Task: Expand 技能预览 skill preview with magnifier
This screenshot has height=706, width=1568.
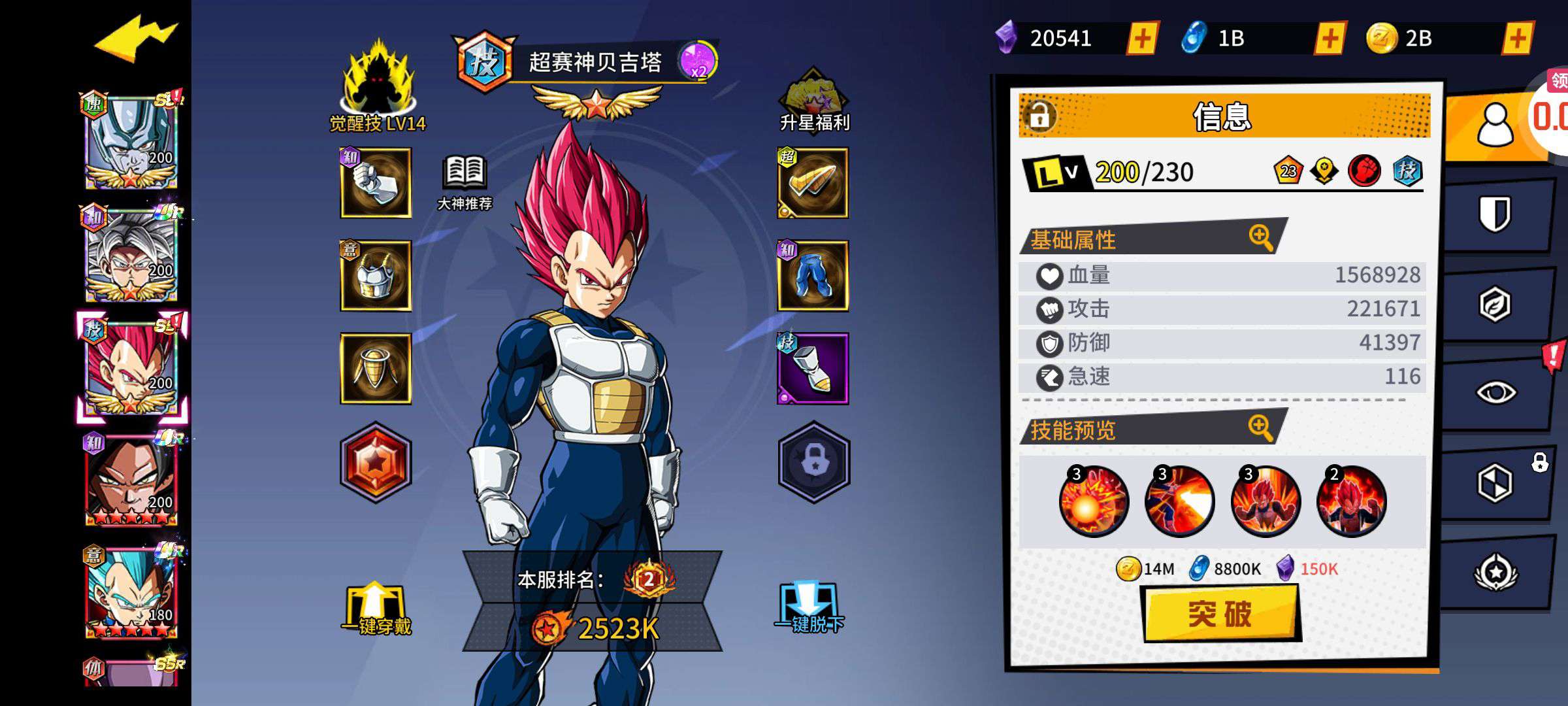Action: click(1260, 428)
